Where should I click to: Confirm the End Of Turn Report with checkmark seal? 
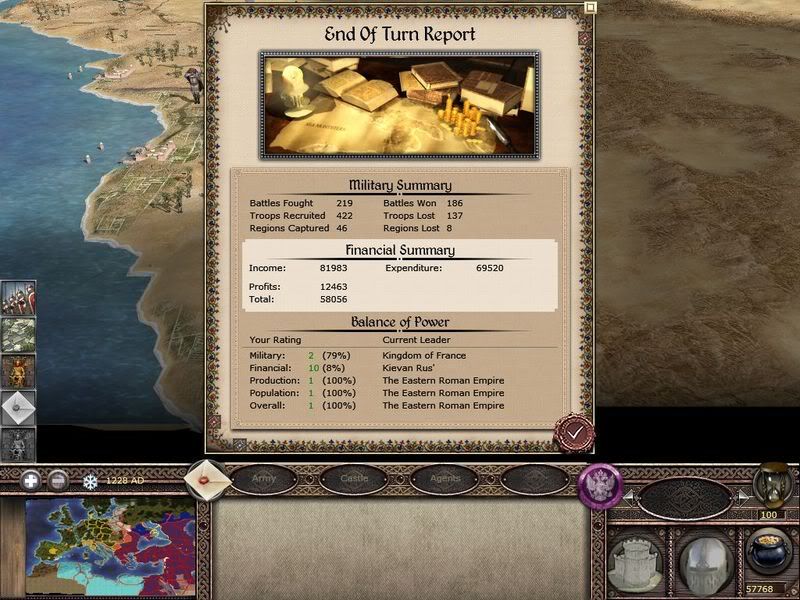click(x=574, y=432)
